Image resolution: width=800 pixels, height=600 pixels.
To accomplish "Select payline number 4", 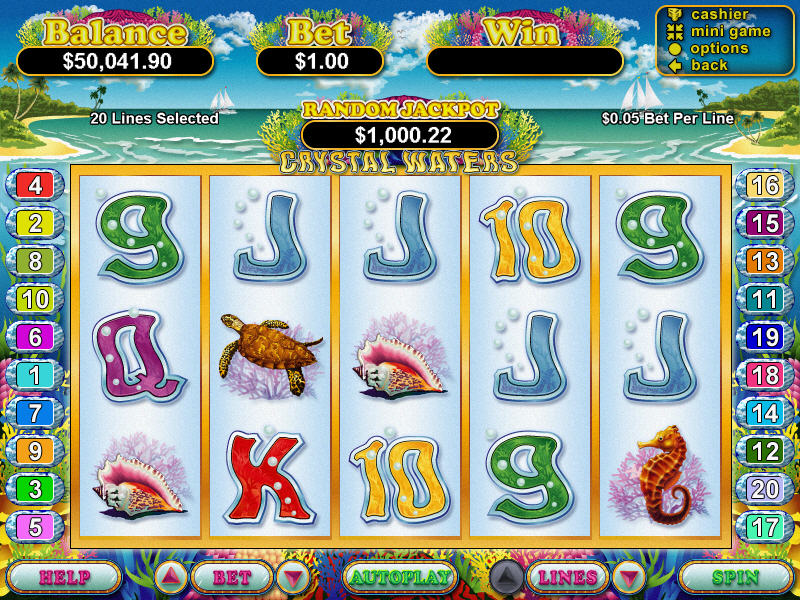I will [35, 185].
